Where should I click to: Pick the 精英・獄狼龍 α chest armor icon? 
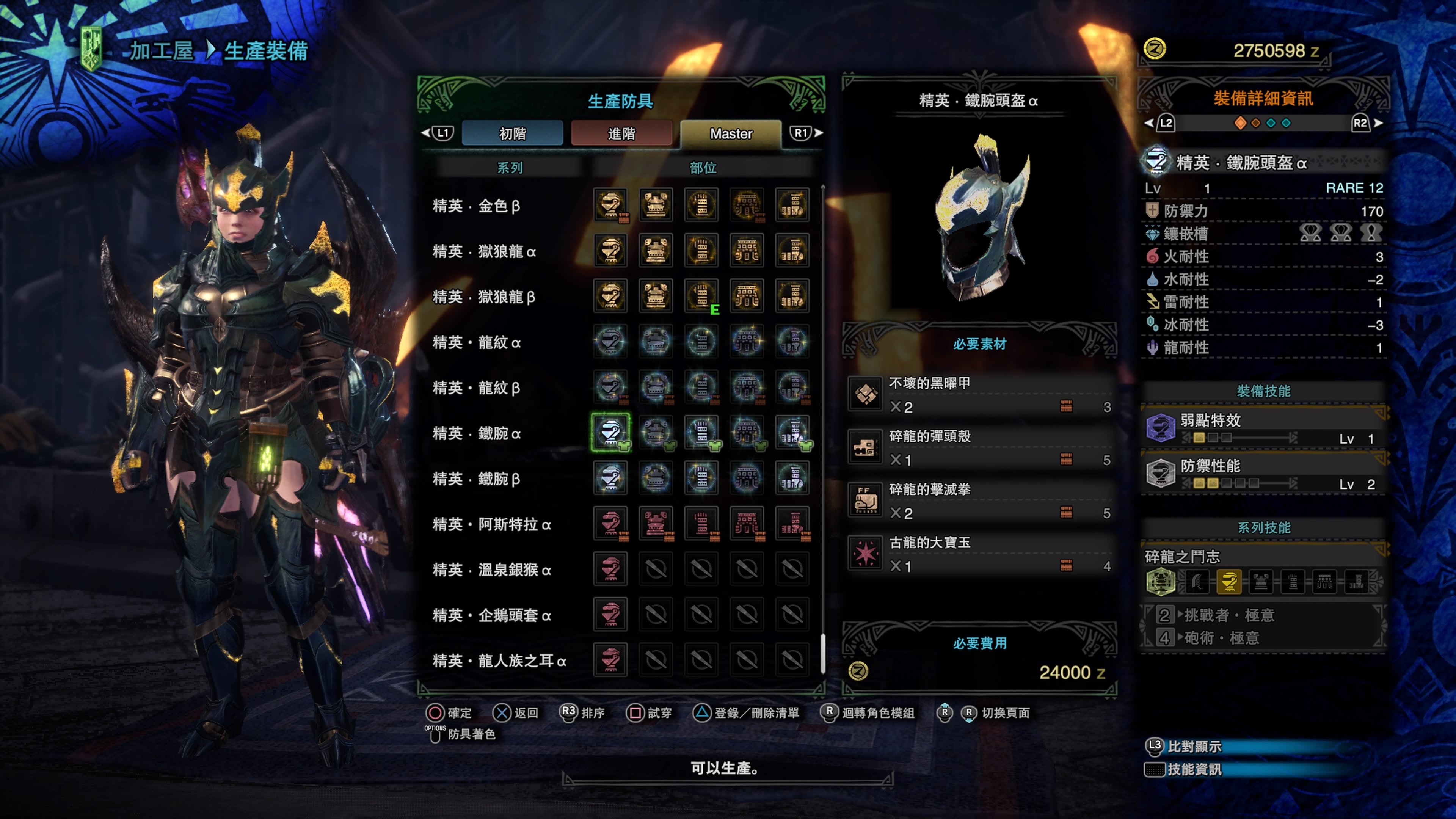coord(656,250)
